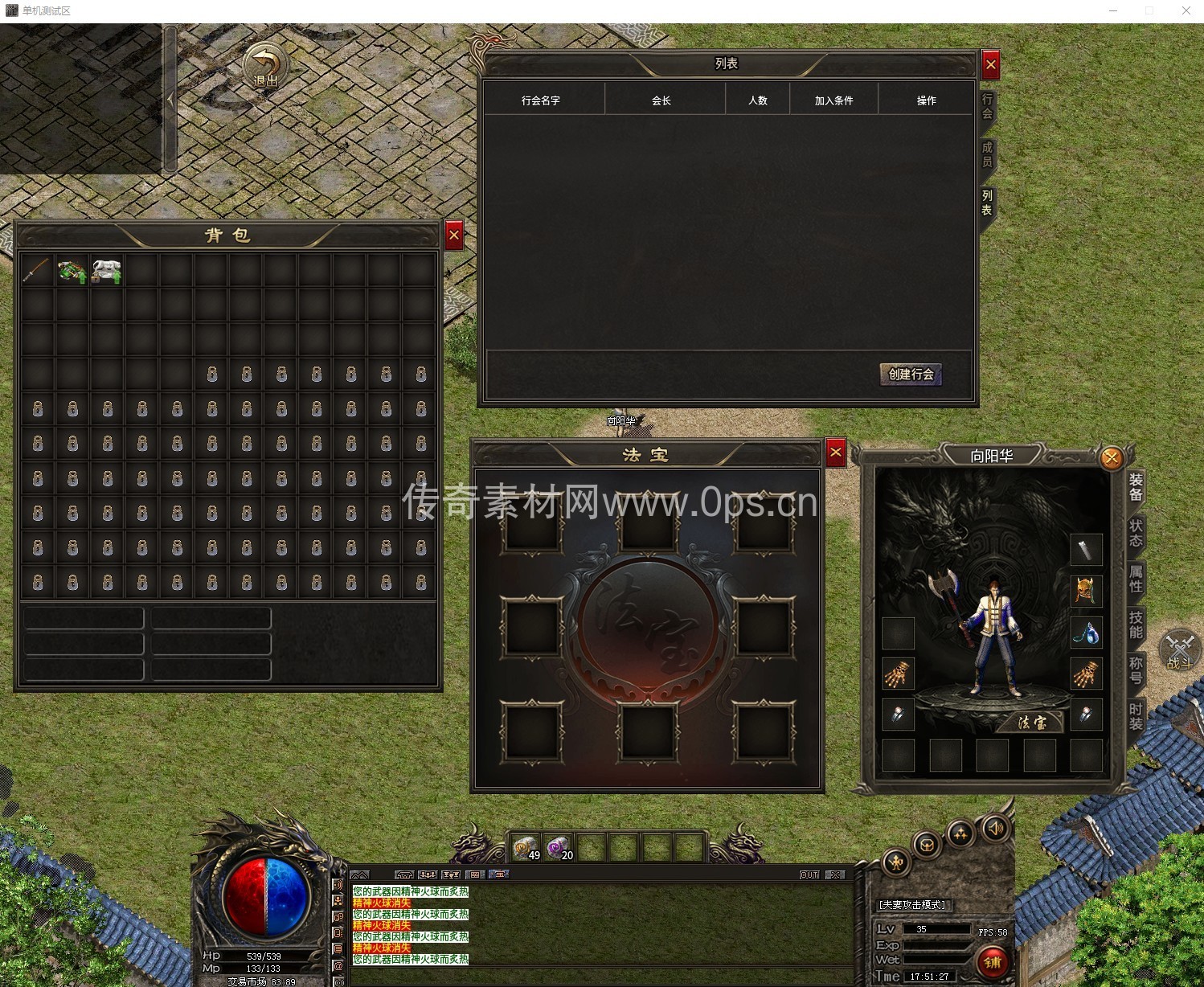Switch to the 成员 members tab
This screenshot has width=1204, height=987.
click(x=987, y=154)
